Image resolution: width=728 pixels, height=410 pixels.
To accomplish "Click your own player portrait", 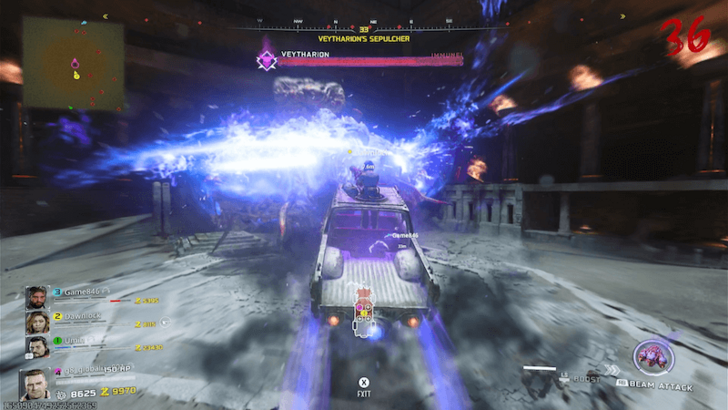I will click(36, 386).
